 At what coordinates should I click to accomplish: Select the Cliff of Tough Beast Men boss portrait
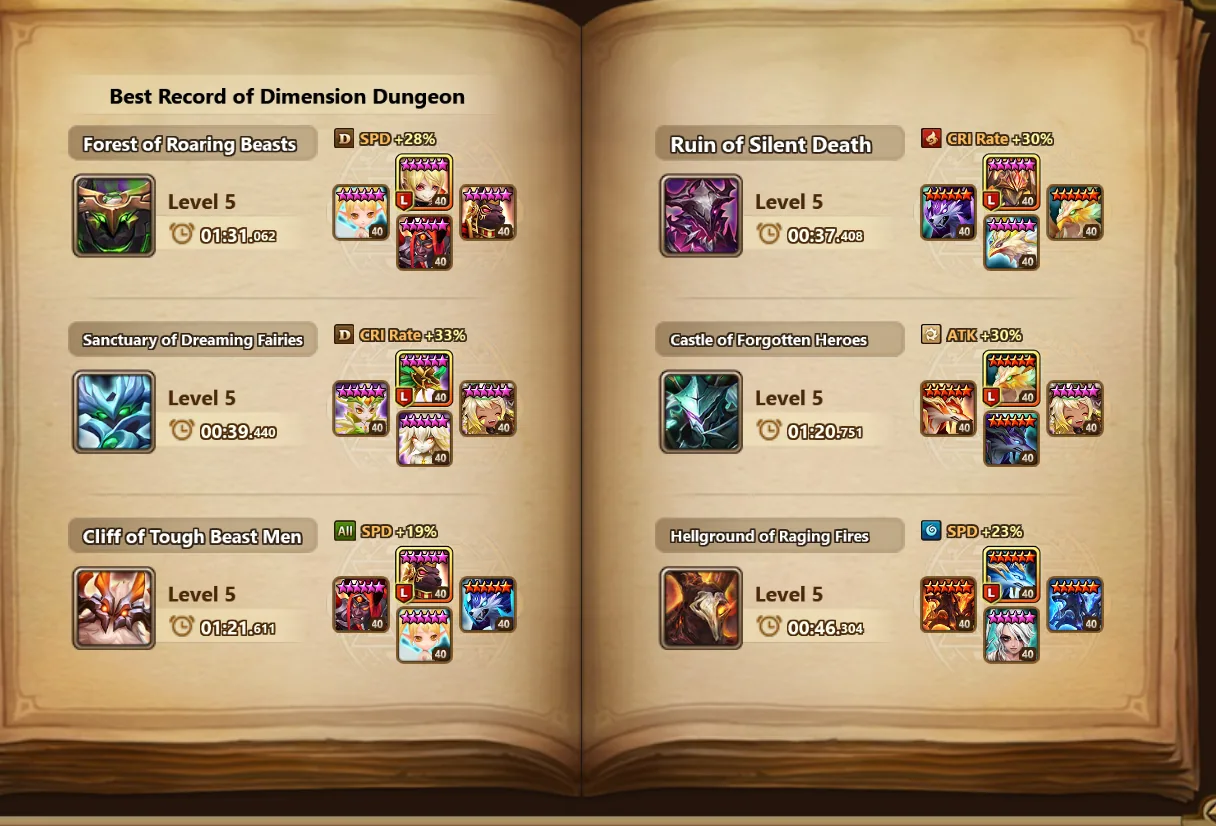point(114,608)
